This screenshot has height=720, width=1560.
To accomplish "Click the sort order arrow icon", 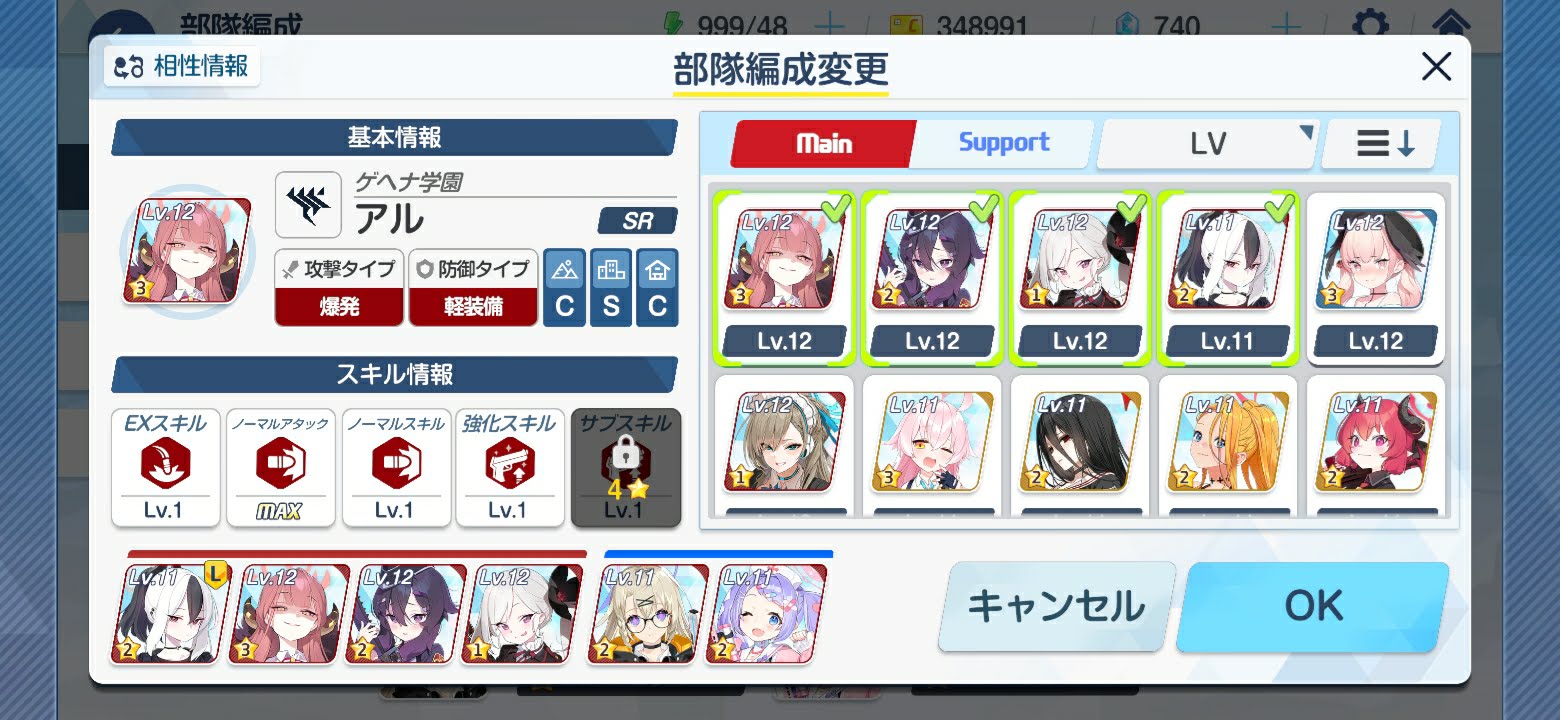I will coord(1380,143).
